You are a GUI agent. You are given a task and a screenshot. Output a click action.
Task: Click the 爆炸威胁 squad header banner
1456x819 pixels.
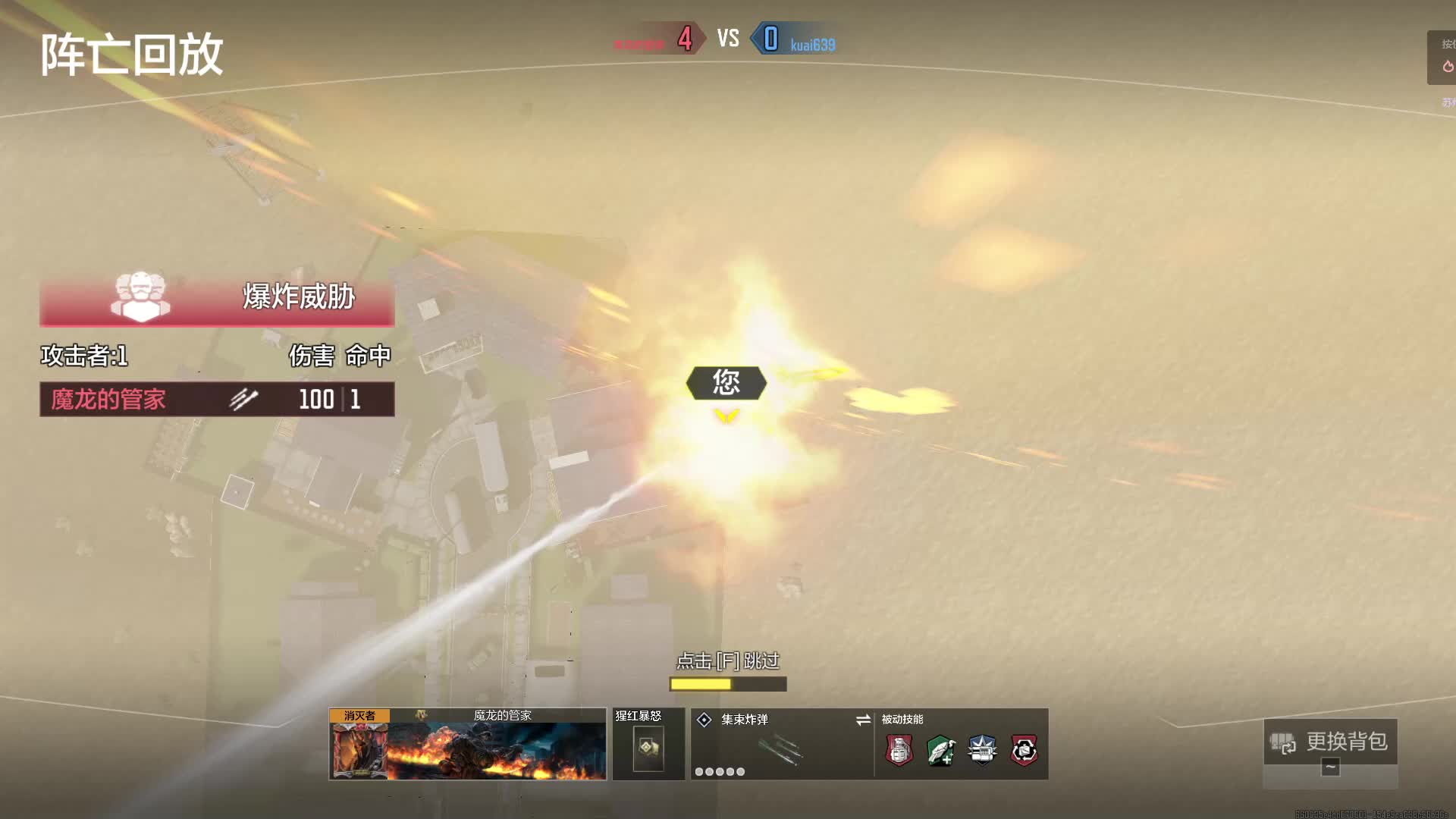click(217, 297)
